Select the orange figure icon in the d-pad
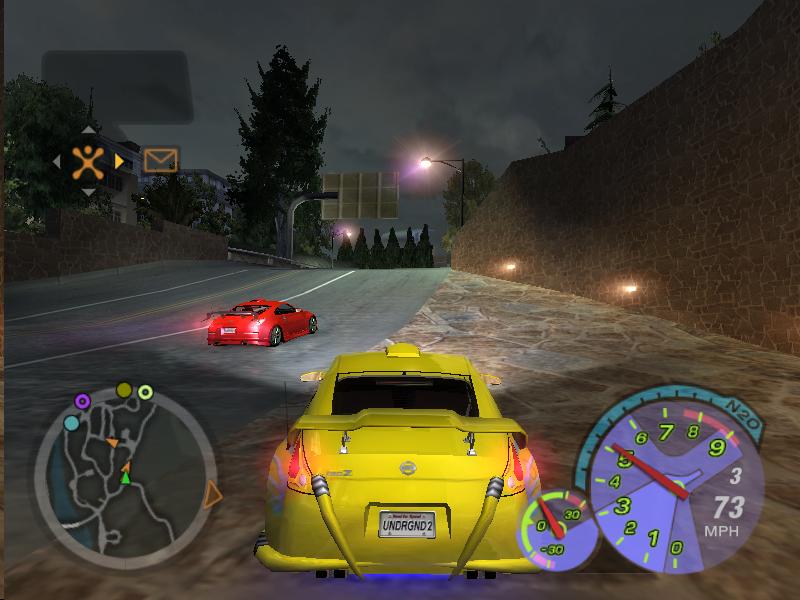This screenshot has height=600, width=800. (89, 160)
